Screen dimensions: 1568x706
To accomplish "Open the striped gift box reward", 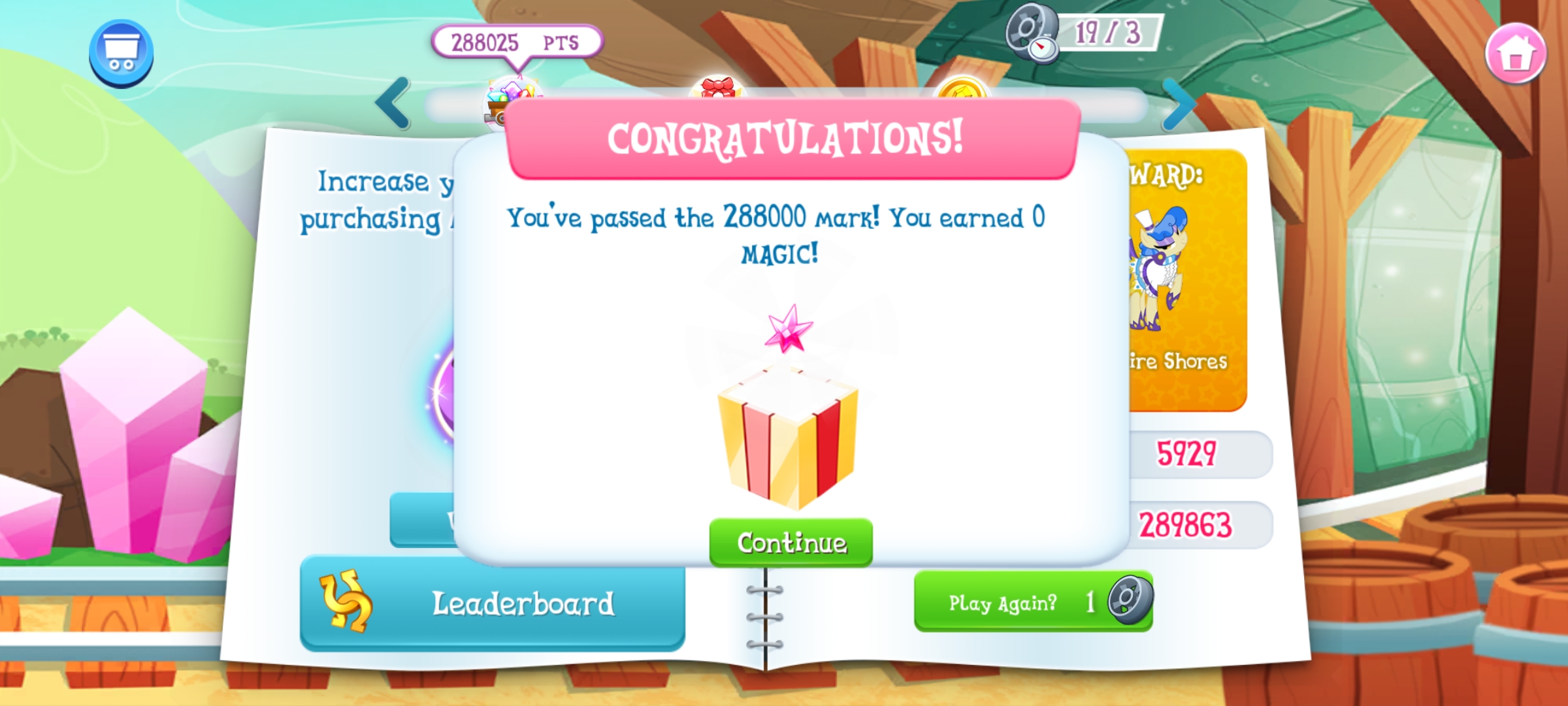I will click(x=787, y=436).
